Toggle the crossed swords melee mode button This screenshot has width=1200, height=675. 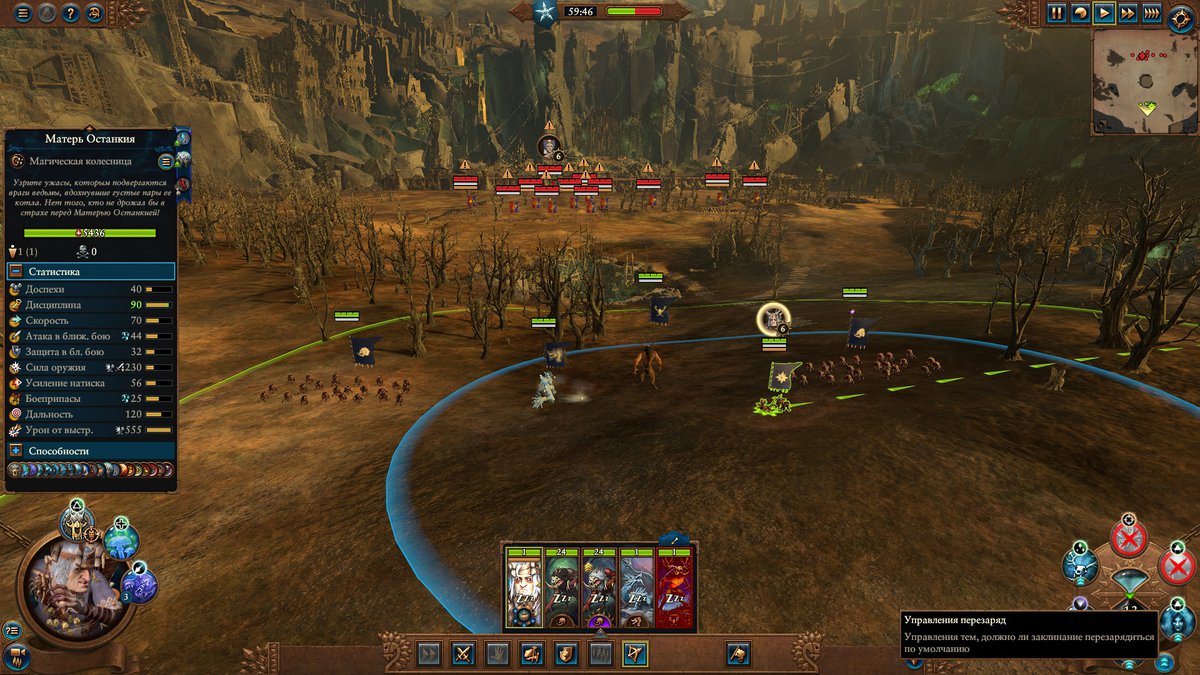(463, 654)
